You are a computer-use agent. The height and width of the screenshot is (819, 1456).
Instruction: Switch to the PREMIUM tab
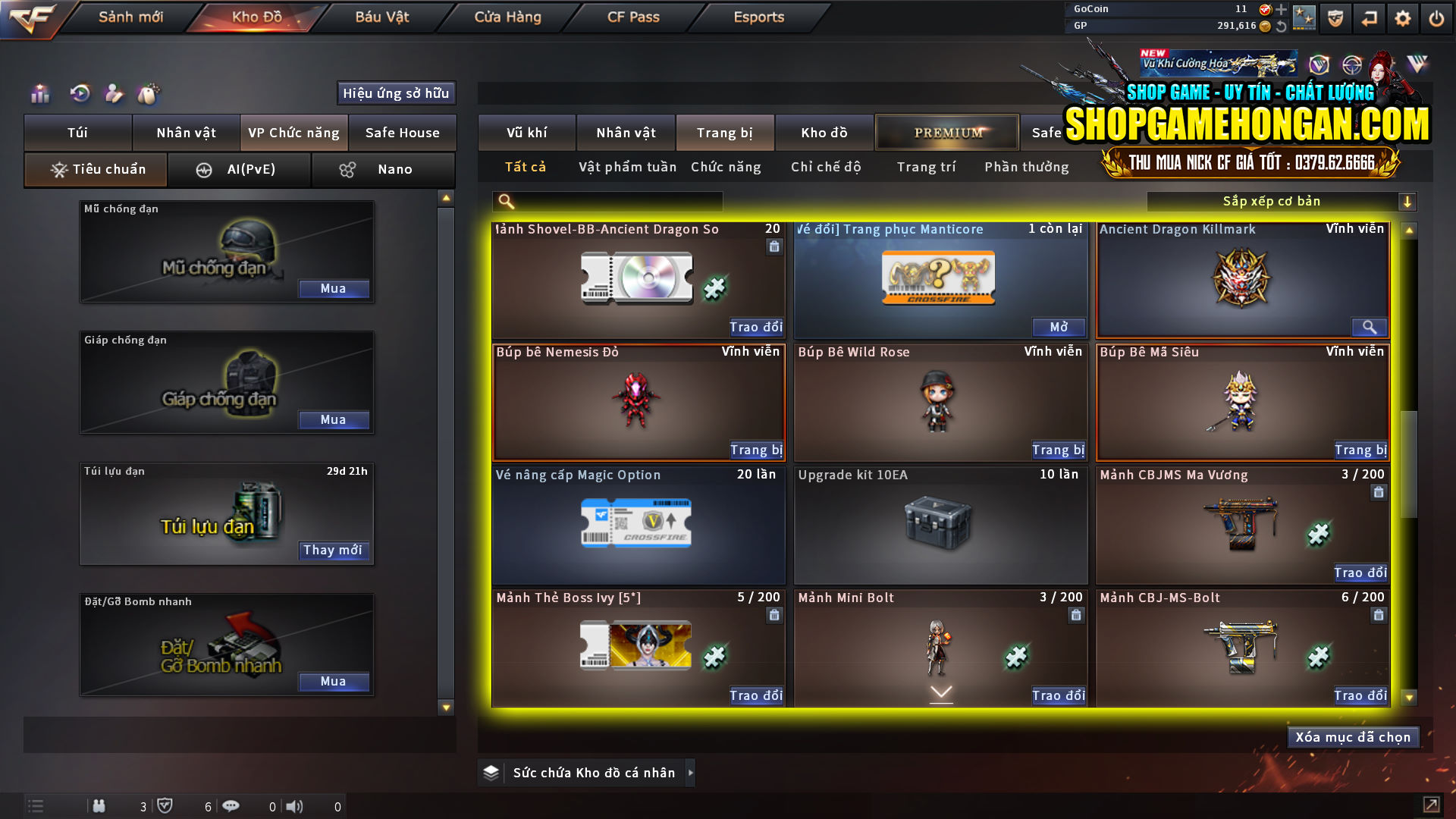(x=946, y=132)
